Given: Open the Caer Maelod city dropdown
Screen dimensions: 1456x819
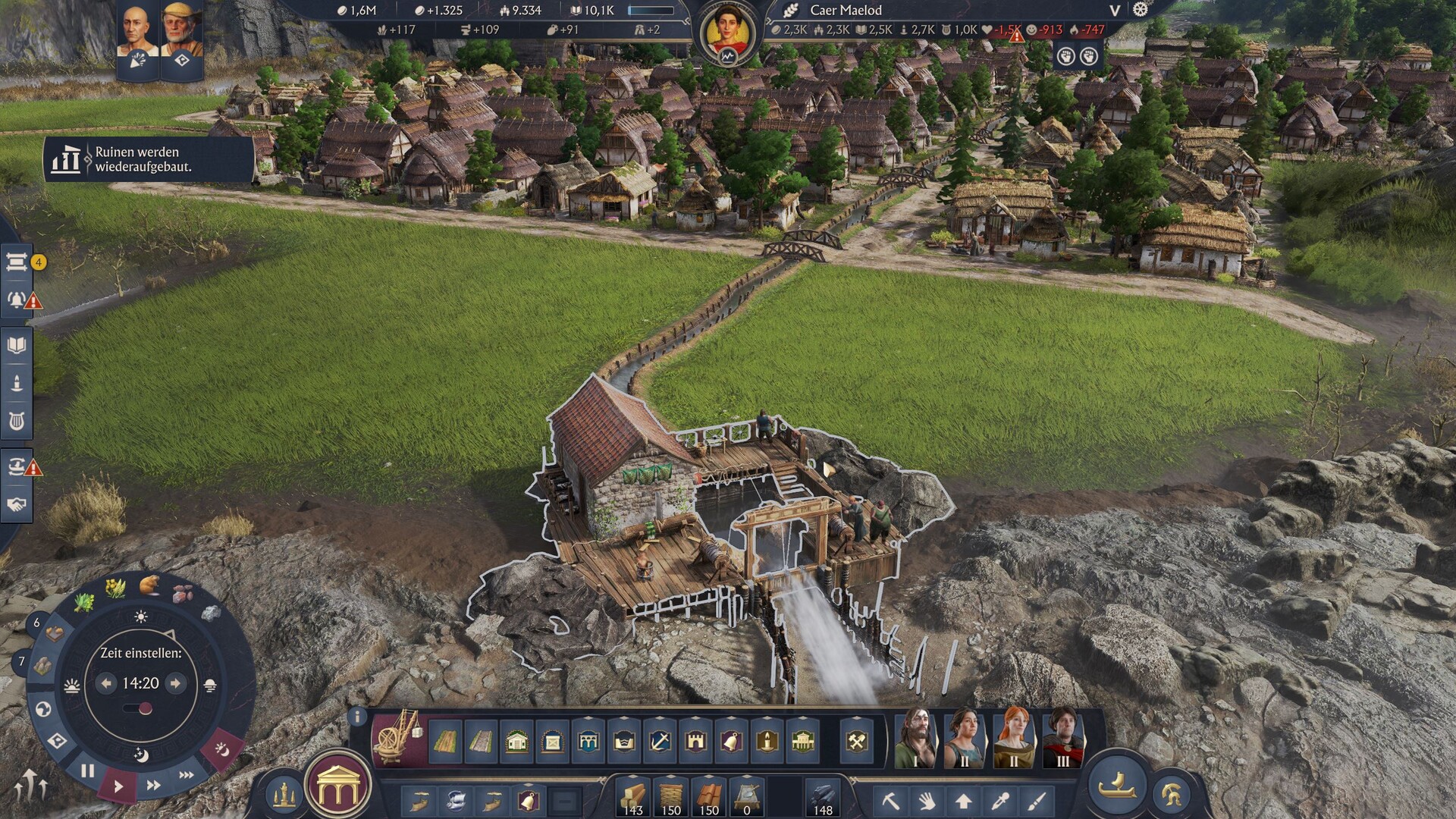Looking at the screenshot, I should coord(1114,11).
